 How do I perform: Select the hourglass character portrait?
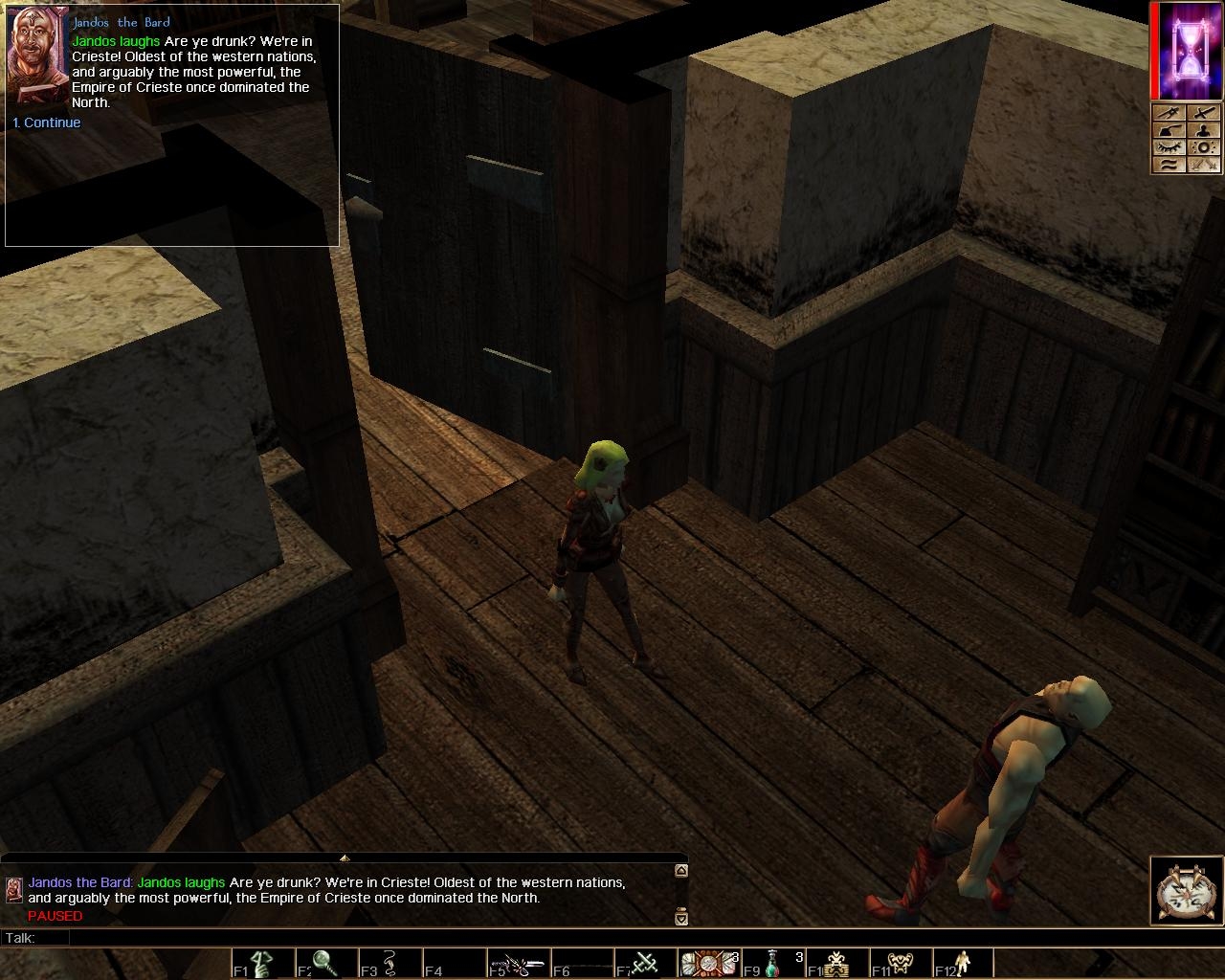click(1190, 51)
